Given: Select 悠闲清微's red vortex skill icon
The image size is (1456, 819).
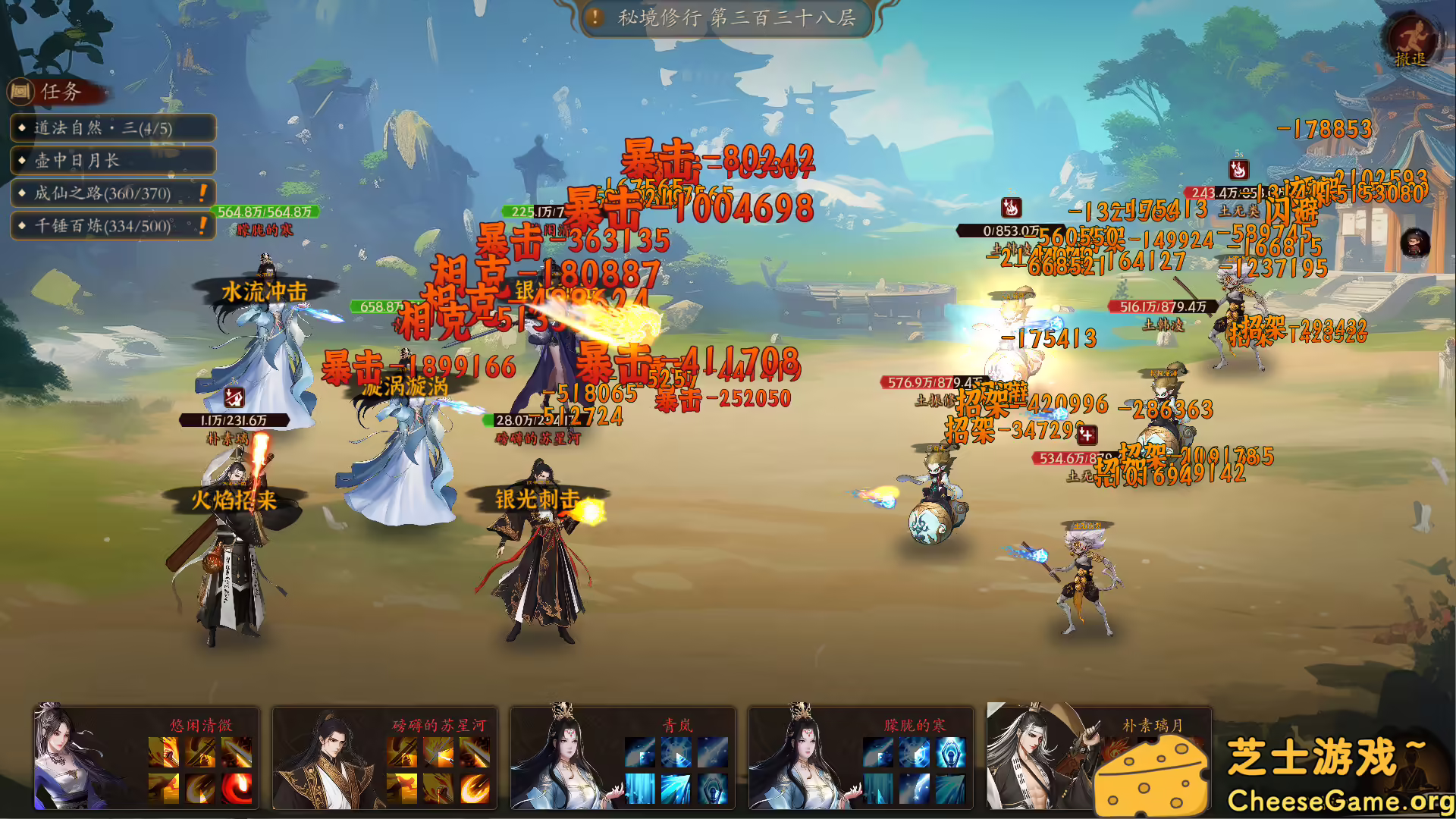Looking at the screenshot, I should [x=235, y=790].
